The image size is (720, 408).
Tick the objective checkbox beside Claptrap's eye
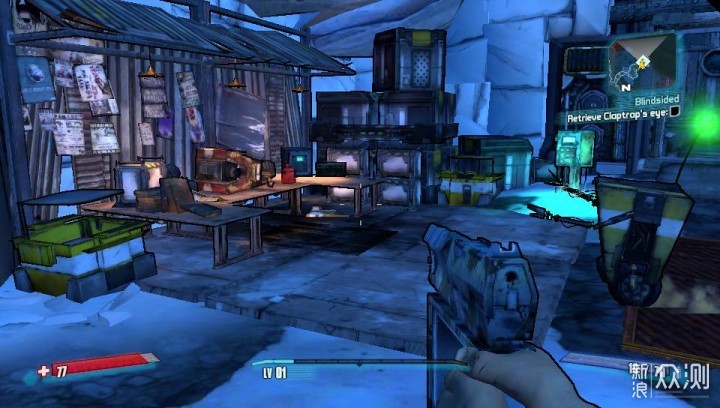[674, 114]
